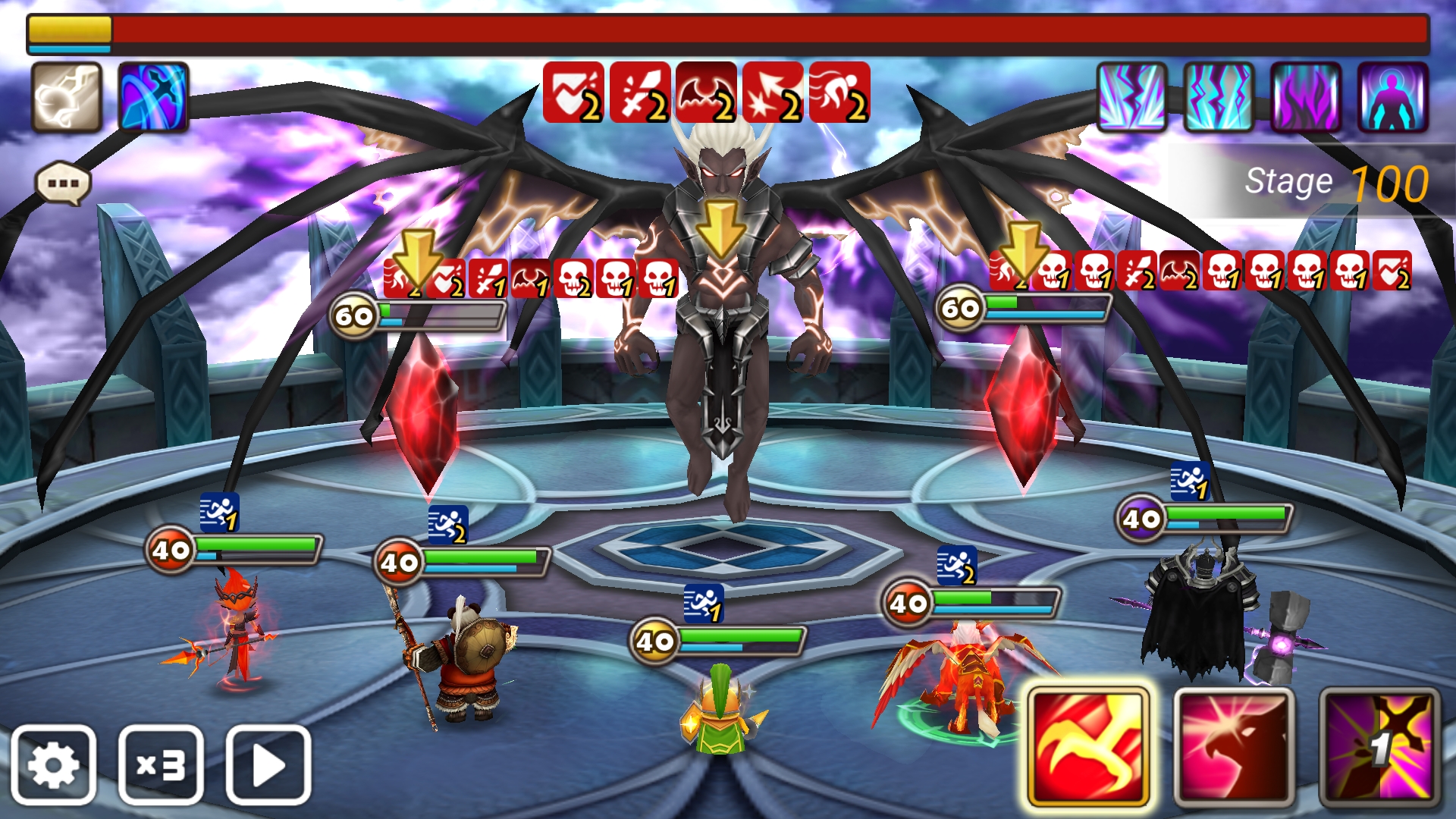Target the boss with the yellow arrow marker

tap(720, 227)
